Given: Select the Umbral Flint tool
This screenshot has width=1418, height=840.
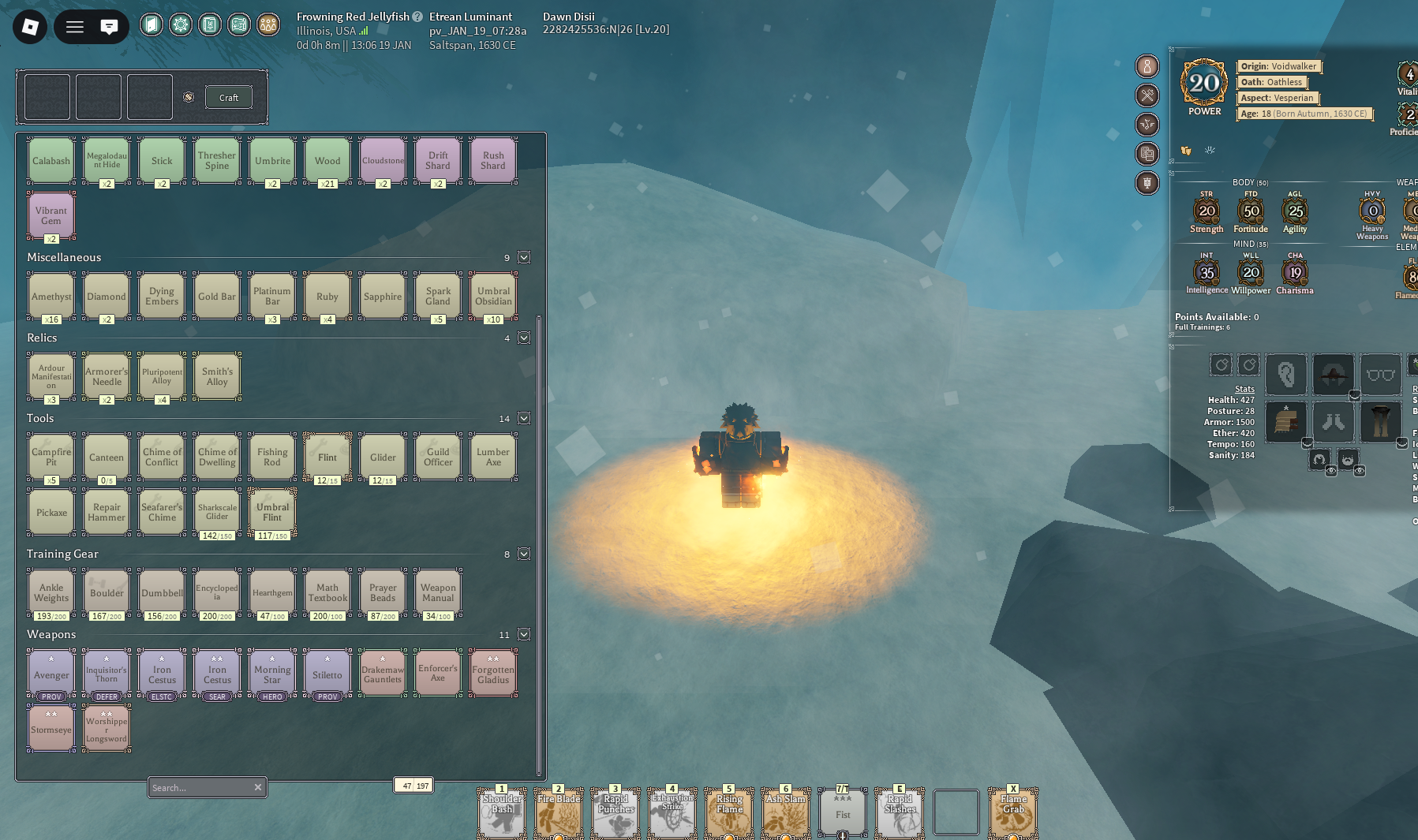Looking at the screenshot, I should [x=272, y=513].
